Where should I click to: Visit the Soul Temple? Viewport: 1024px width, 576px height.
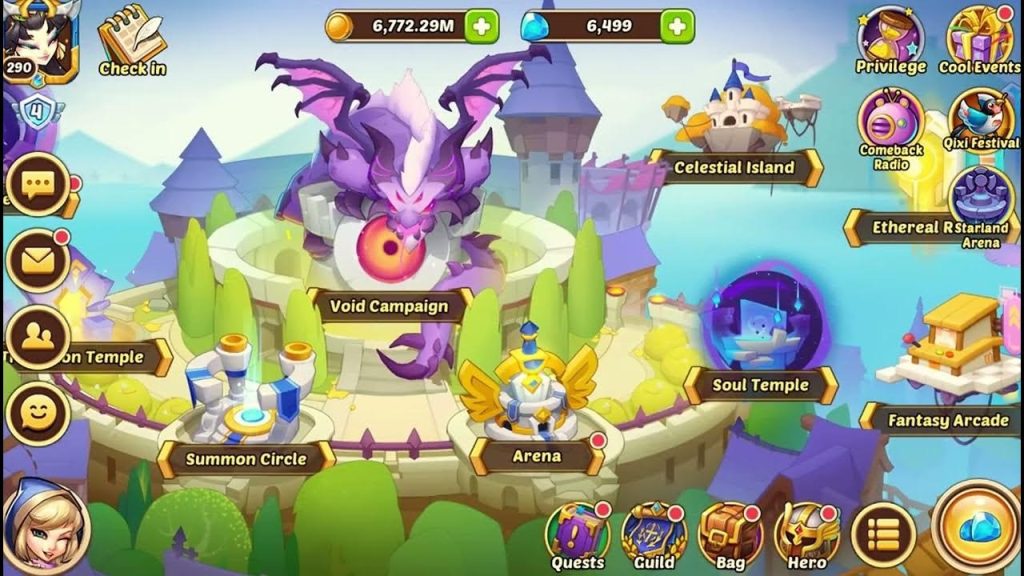(760, 385)
